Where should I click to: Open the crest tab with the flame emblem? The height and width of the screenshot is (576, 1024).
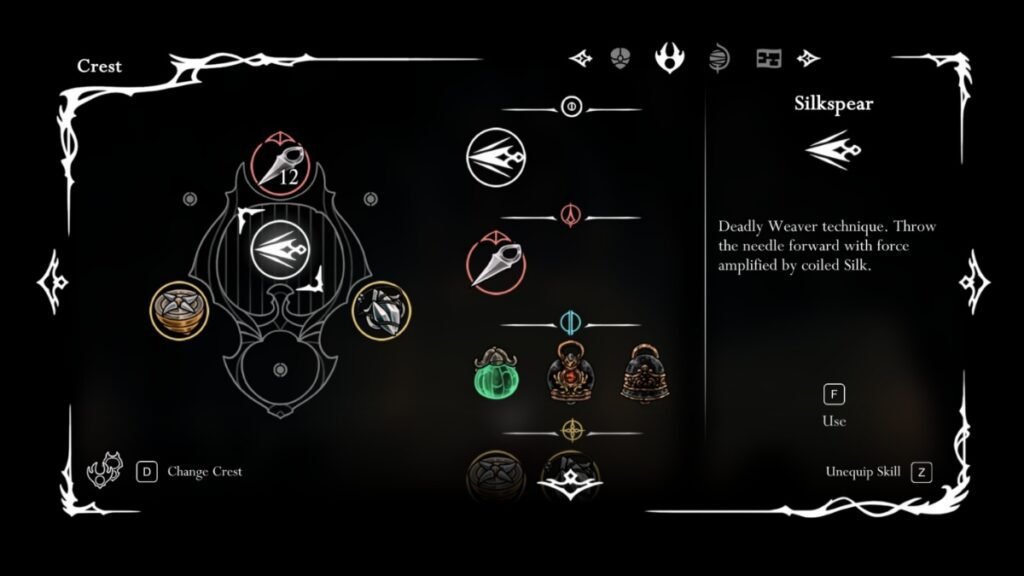pyautogui.click(x=668, y=57)
